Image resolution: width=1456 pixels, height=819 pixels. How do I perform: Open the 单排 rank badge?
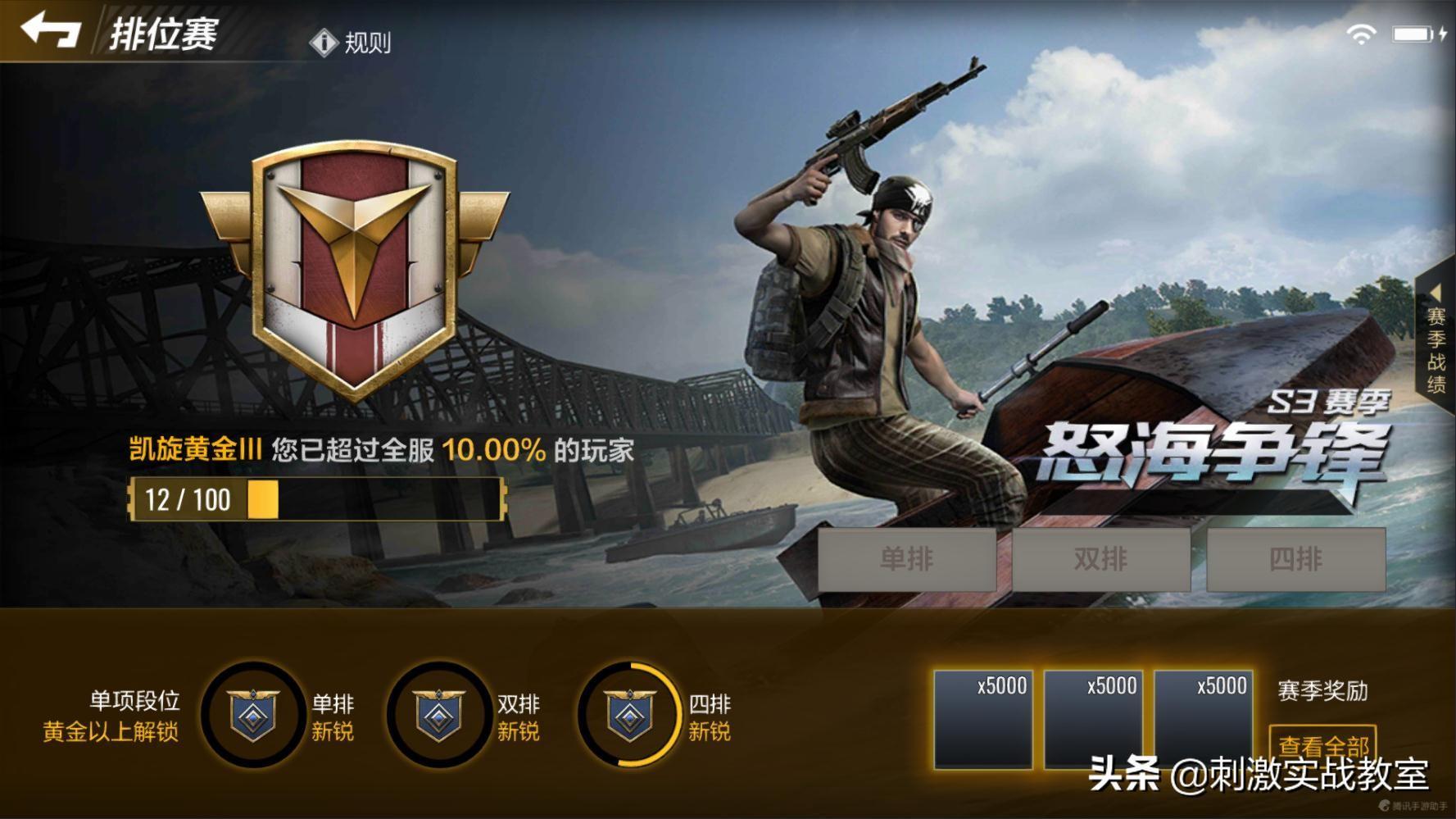point(253,714)
